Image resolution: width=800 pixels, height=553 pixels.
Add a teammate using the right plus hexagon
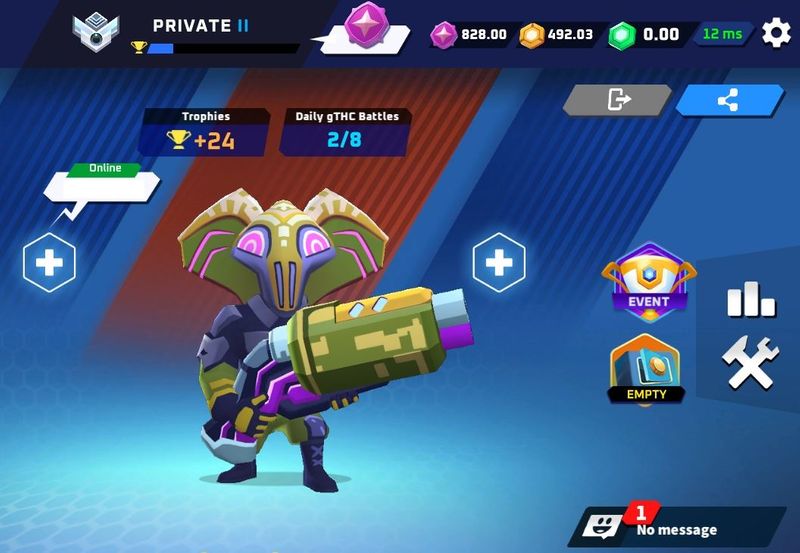(498, 263)
